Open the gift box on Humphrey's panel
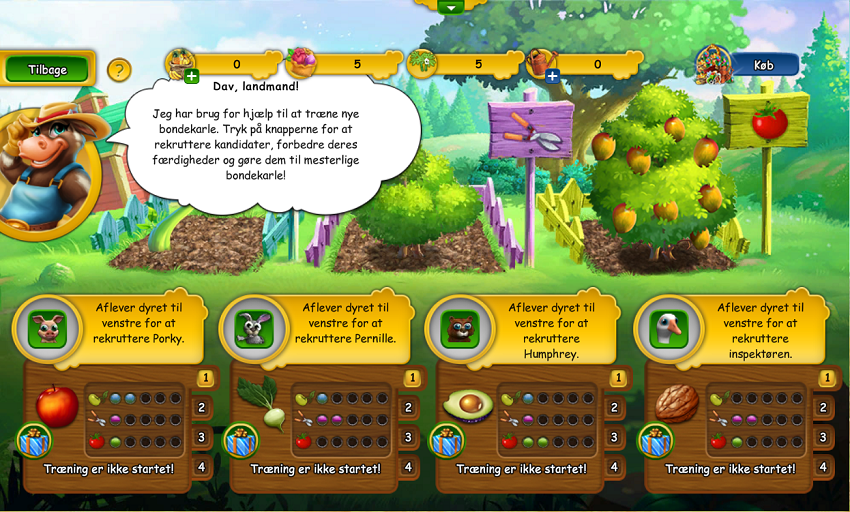 tap(446, 440)
